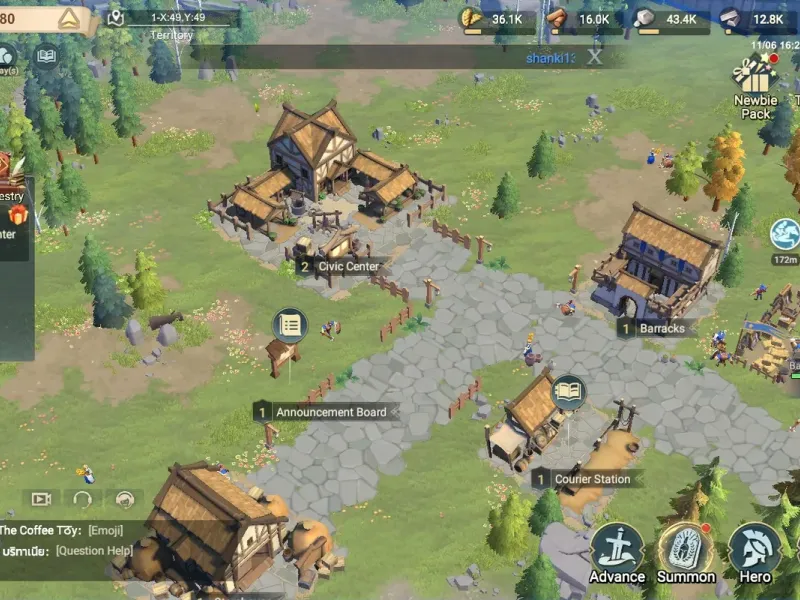Click the food resource counter
800x600 pixels.
[496, 19]
